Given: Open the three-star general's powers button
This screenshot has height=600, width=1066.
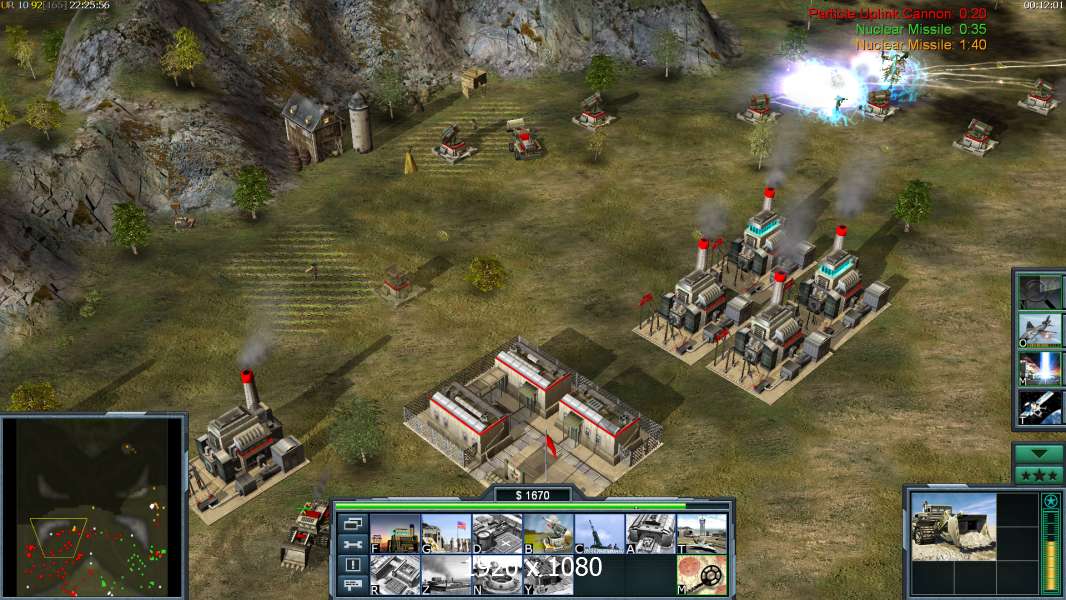Looking at the screenshot, I should [1039, 475].
